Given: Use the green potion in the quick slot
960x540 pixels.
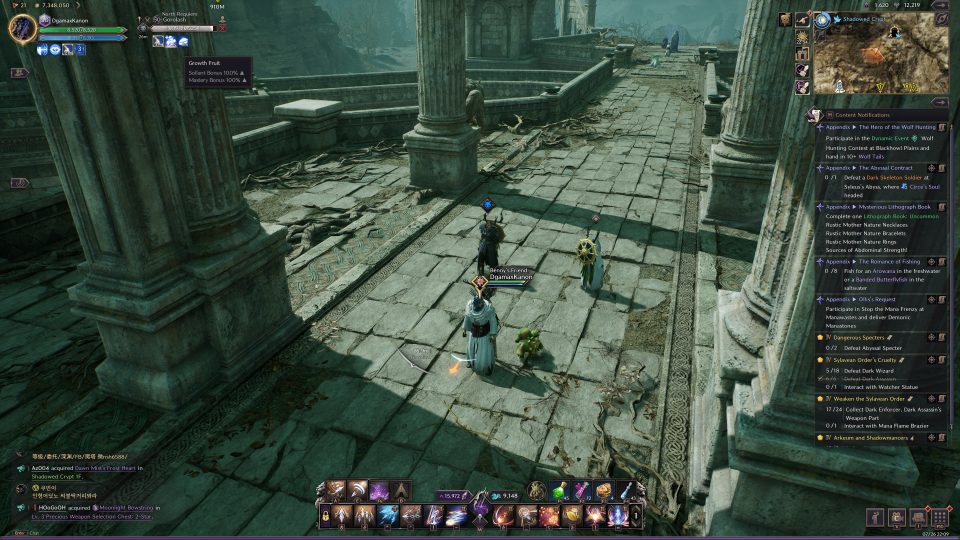Looking at the screenshot, I should click(x=562, y=491).
